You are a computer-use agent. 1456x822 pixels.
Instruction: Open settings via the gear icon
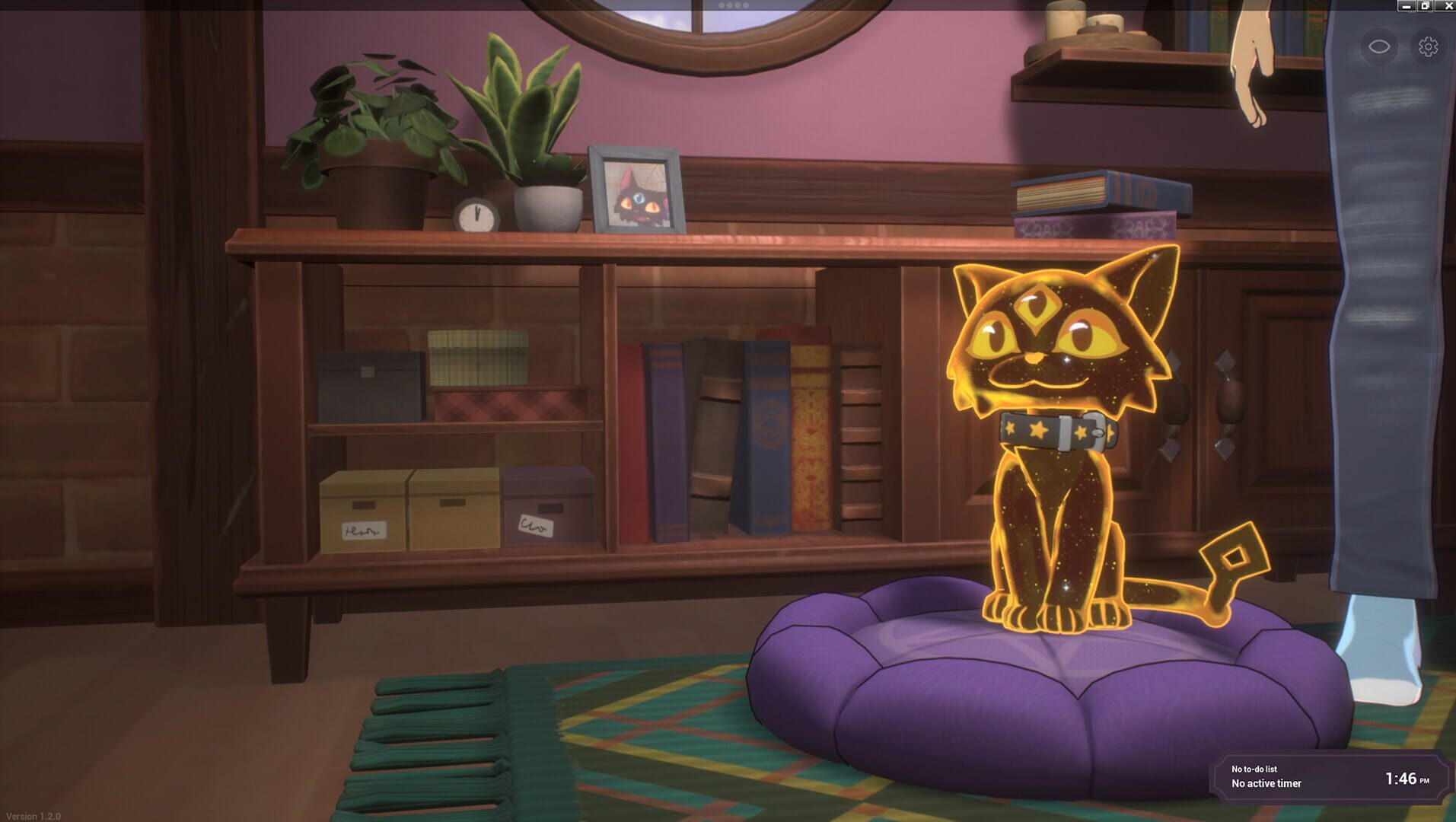pos(1428,46)
